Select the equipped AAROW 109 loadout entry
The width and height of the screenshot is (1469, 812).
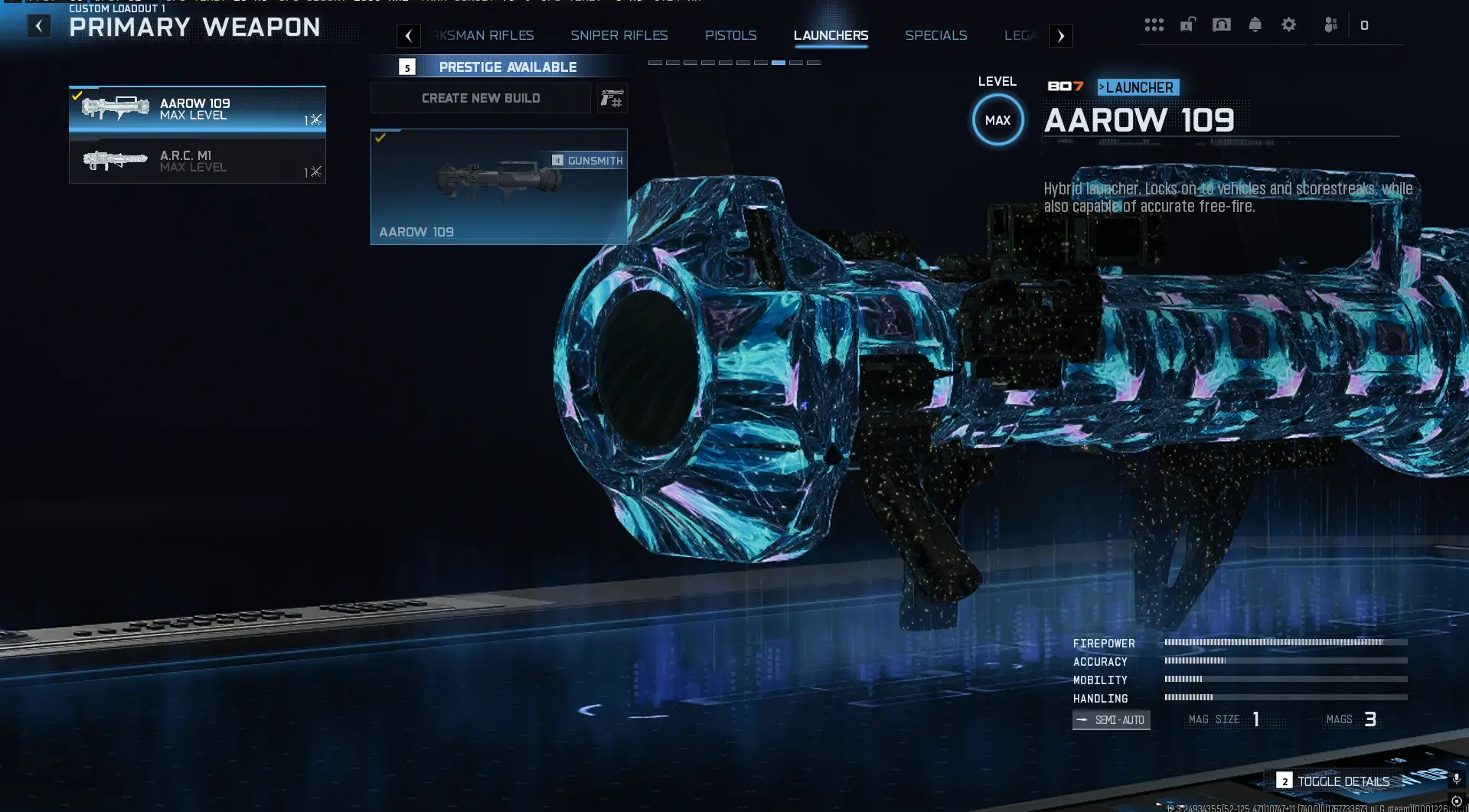pyautogui.click(x=197, y=109)
